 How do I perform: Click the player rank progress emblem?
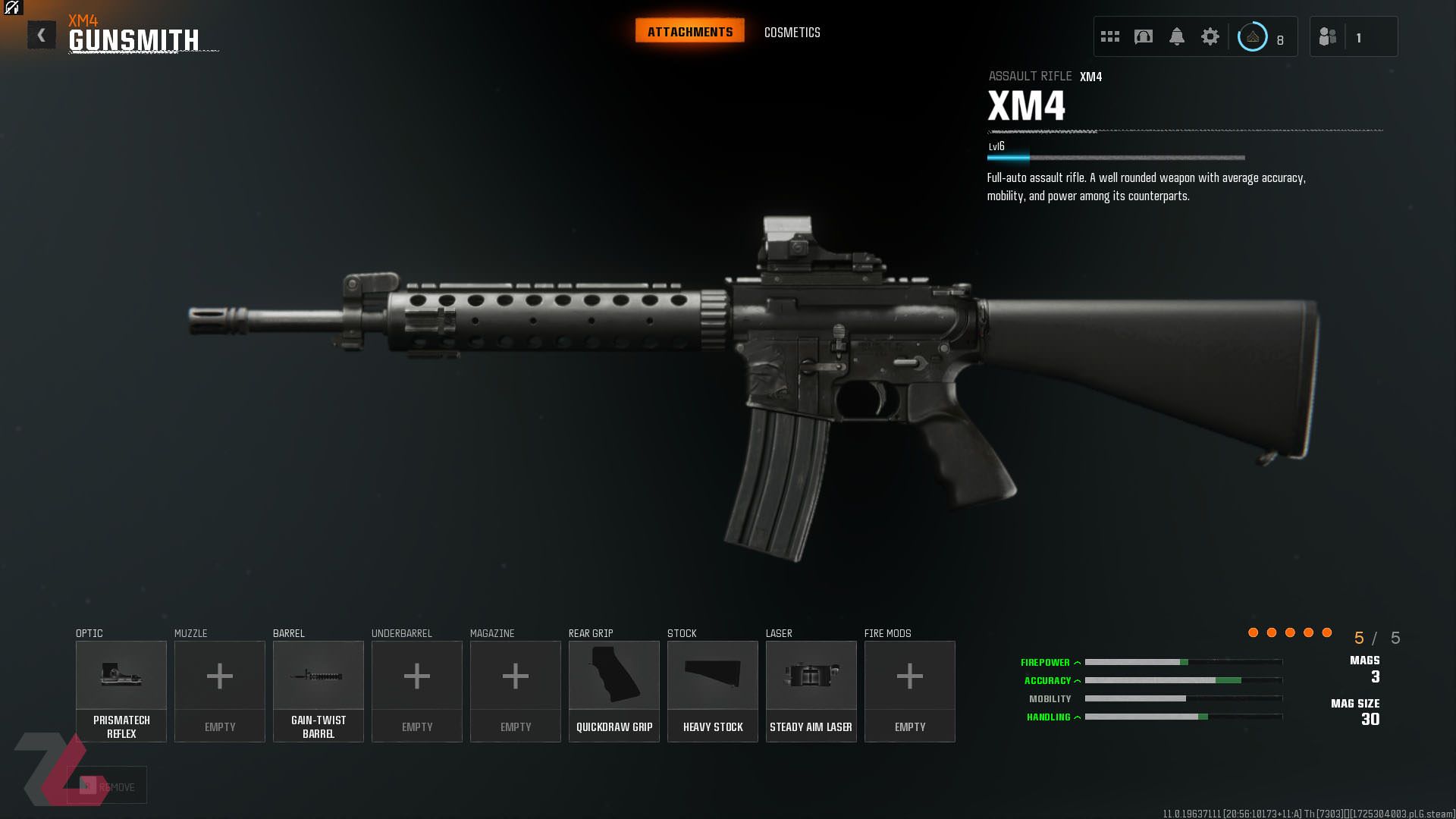(x=1252, y=36)
